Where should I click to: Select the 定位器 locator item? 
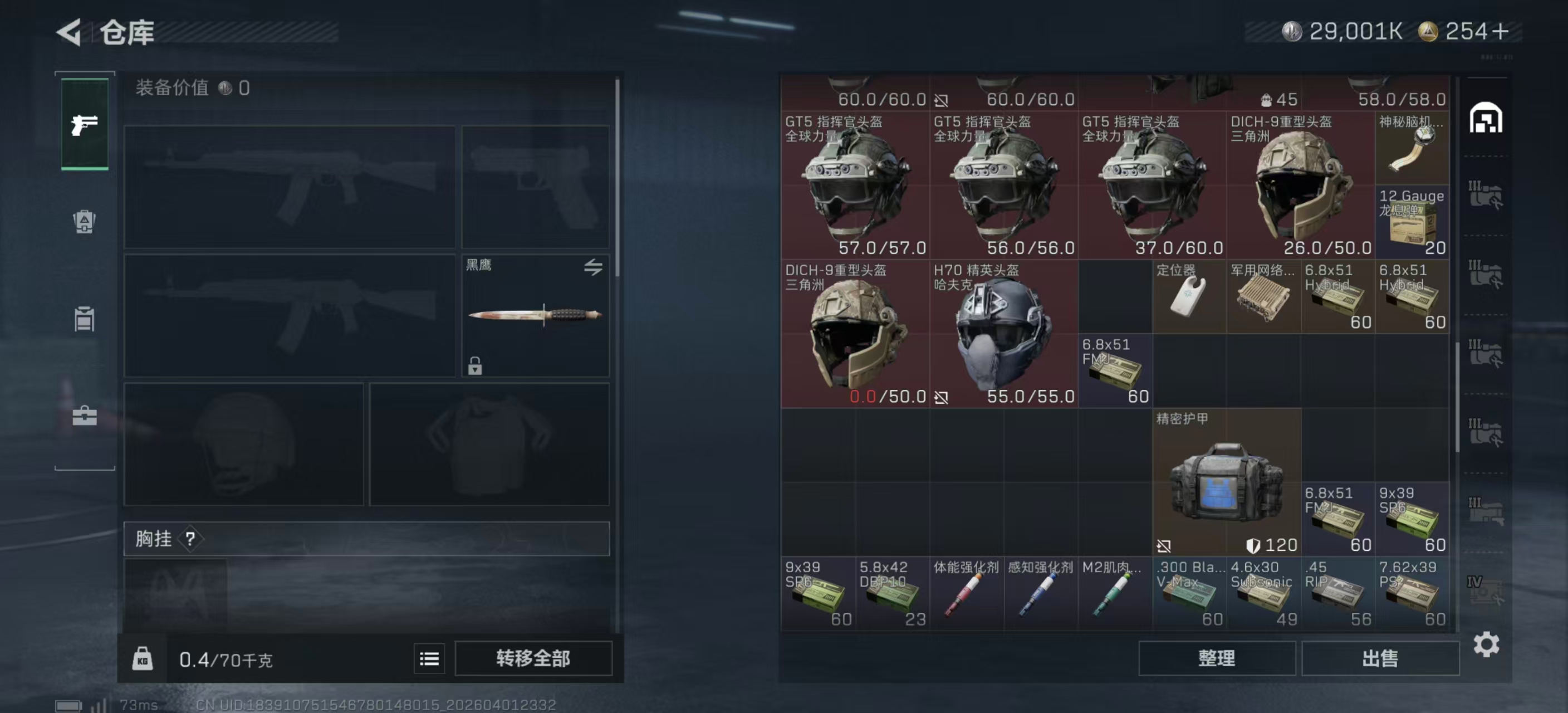[1189, 296]
